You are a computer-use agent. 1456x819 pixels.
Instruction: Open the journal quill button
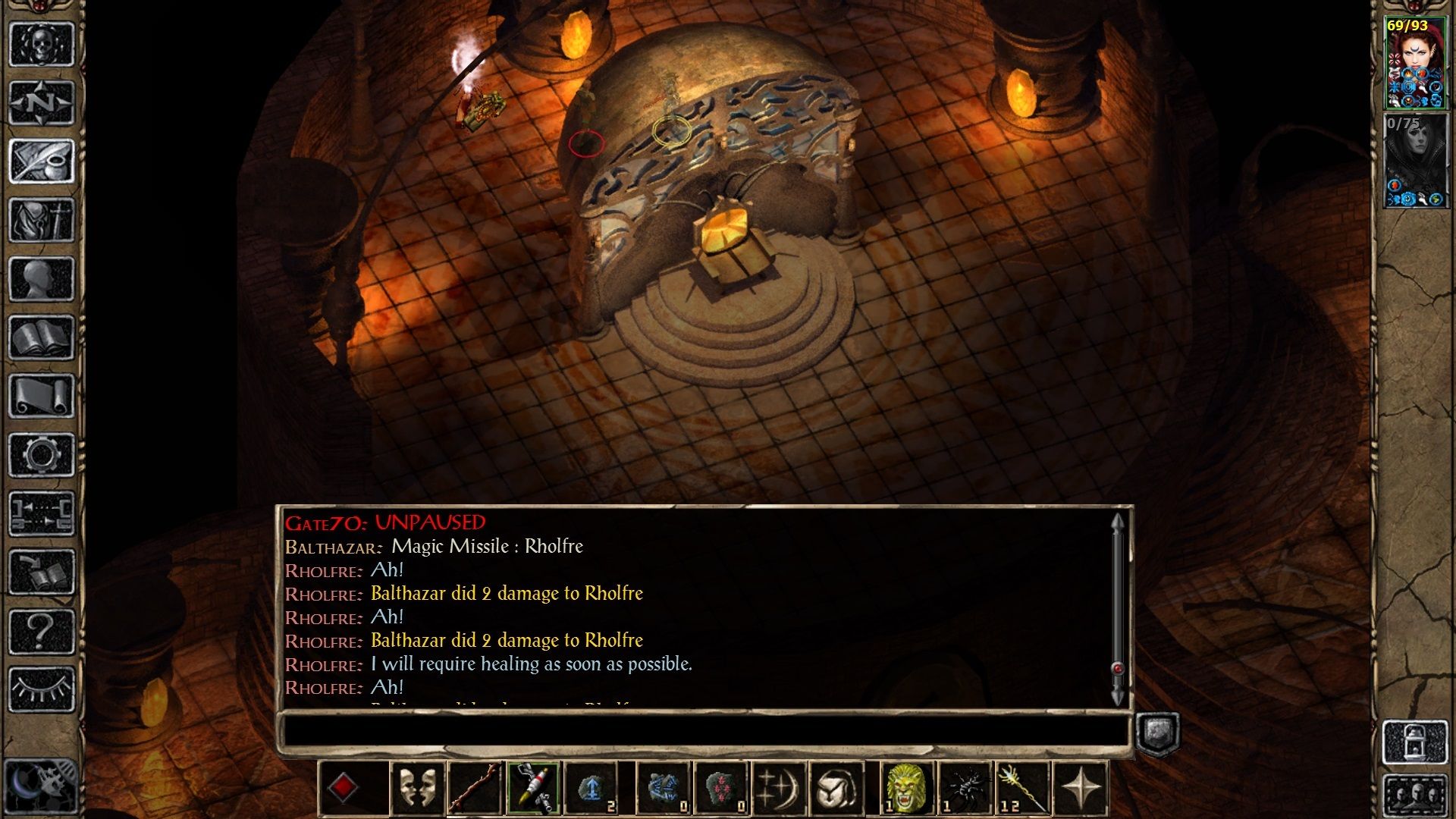[41, 161]
